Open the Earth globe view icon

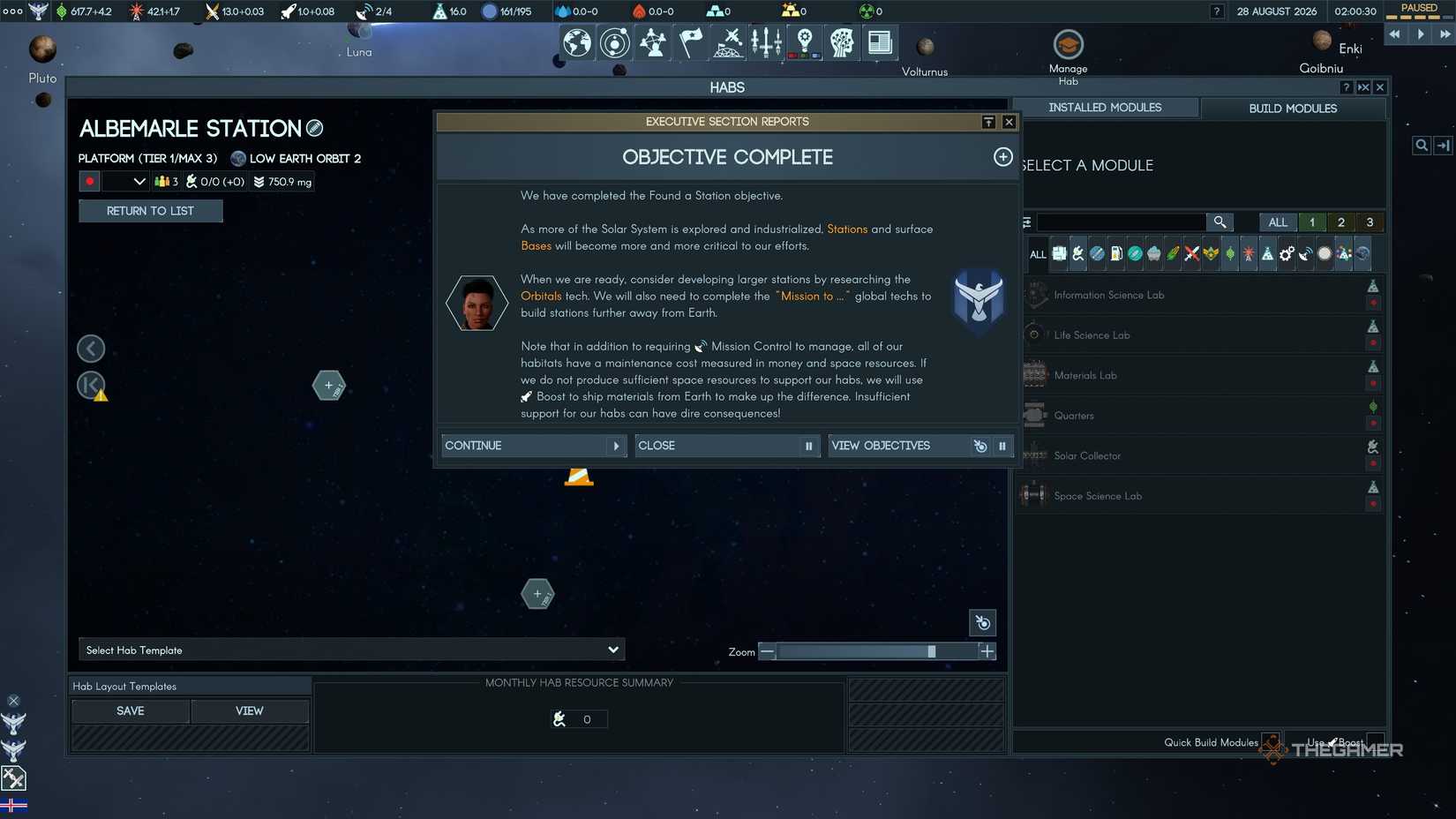point(577,41)
